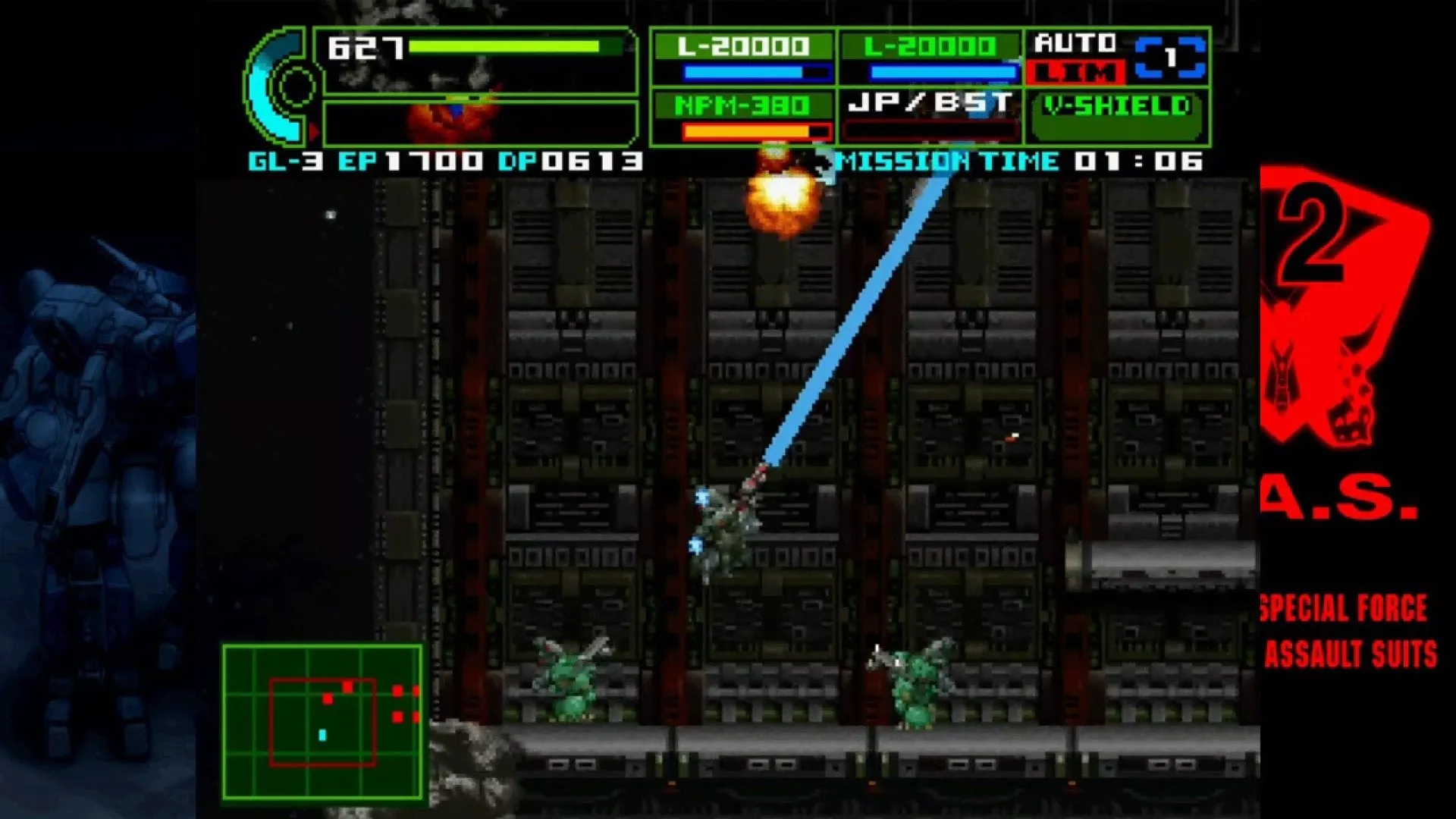This screenshot has height=819, width=1456.
Task: Choose the NPM-380 weapon slot
Action: (743, 117)
